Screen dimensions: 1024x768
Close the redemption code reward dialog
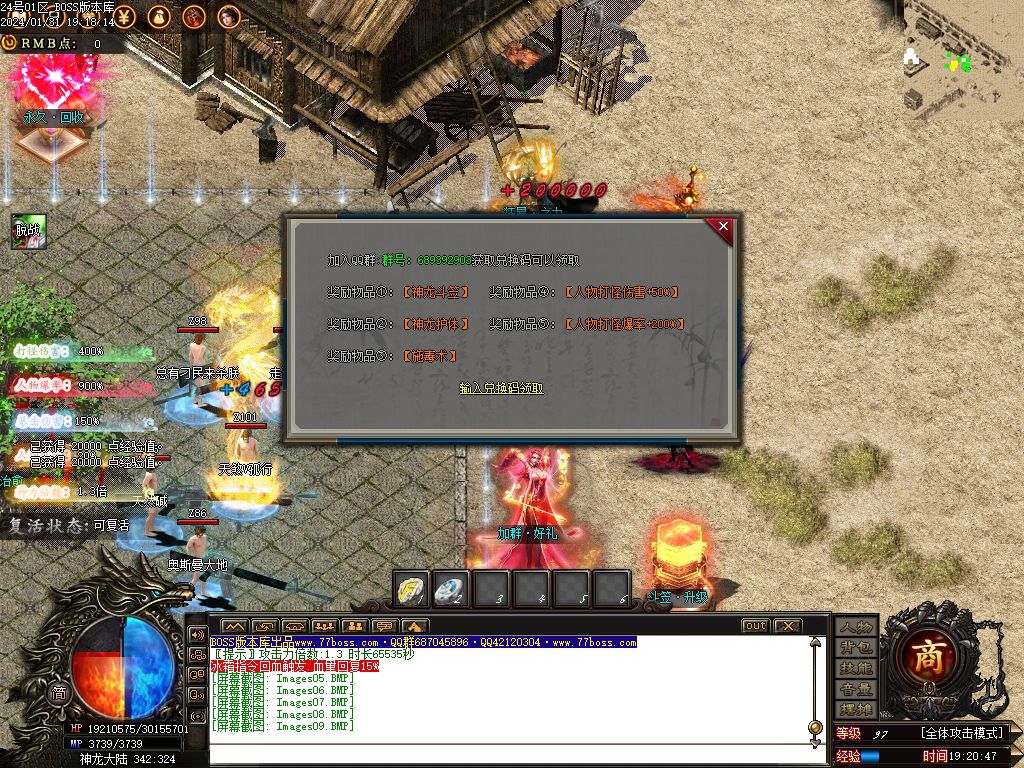point(724,227)
